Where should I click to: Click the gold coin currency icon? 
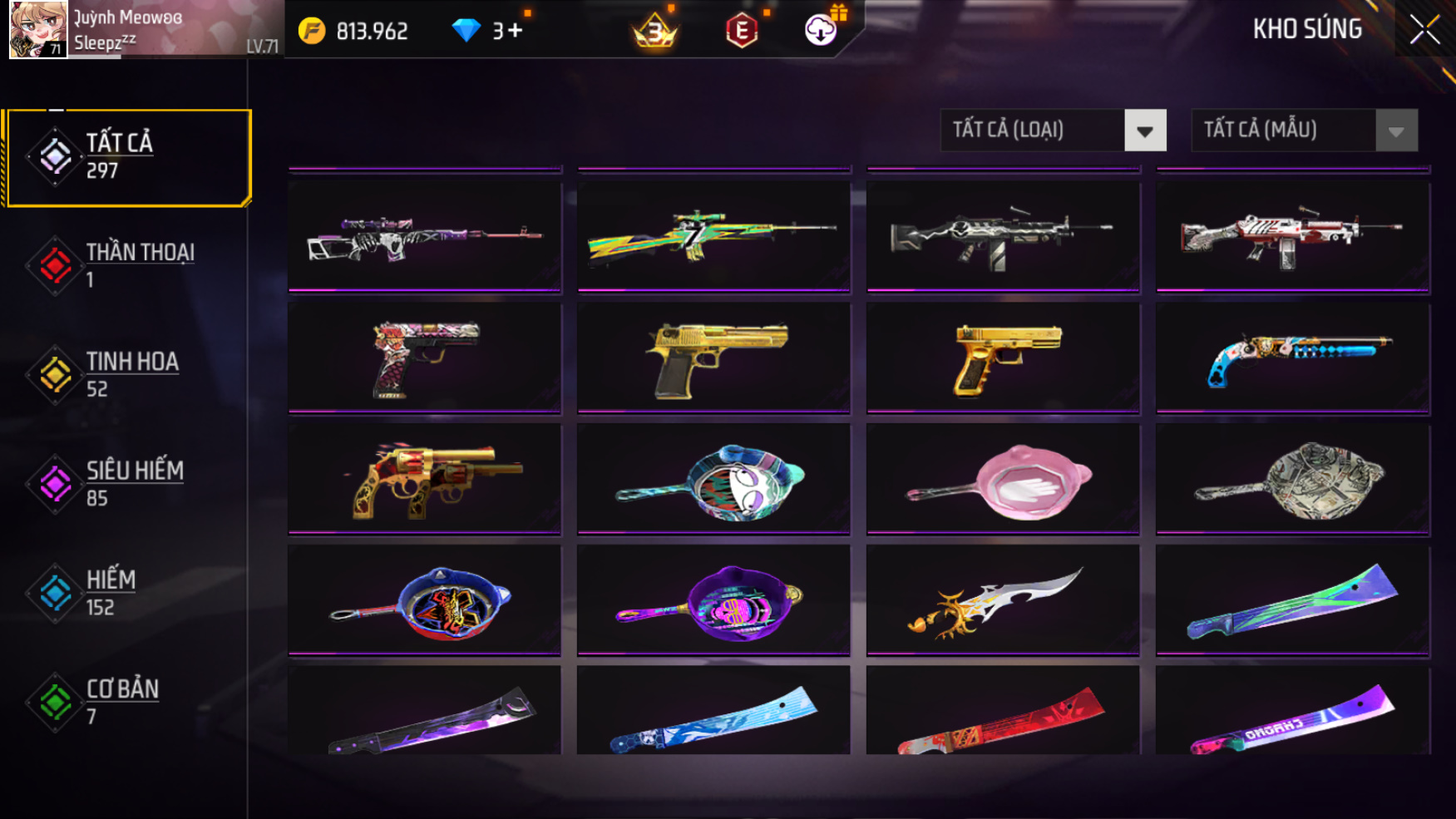(x=312, y=32)
